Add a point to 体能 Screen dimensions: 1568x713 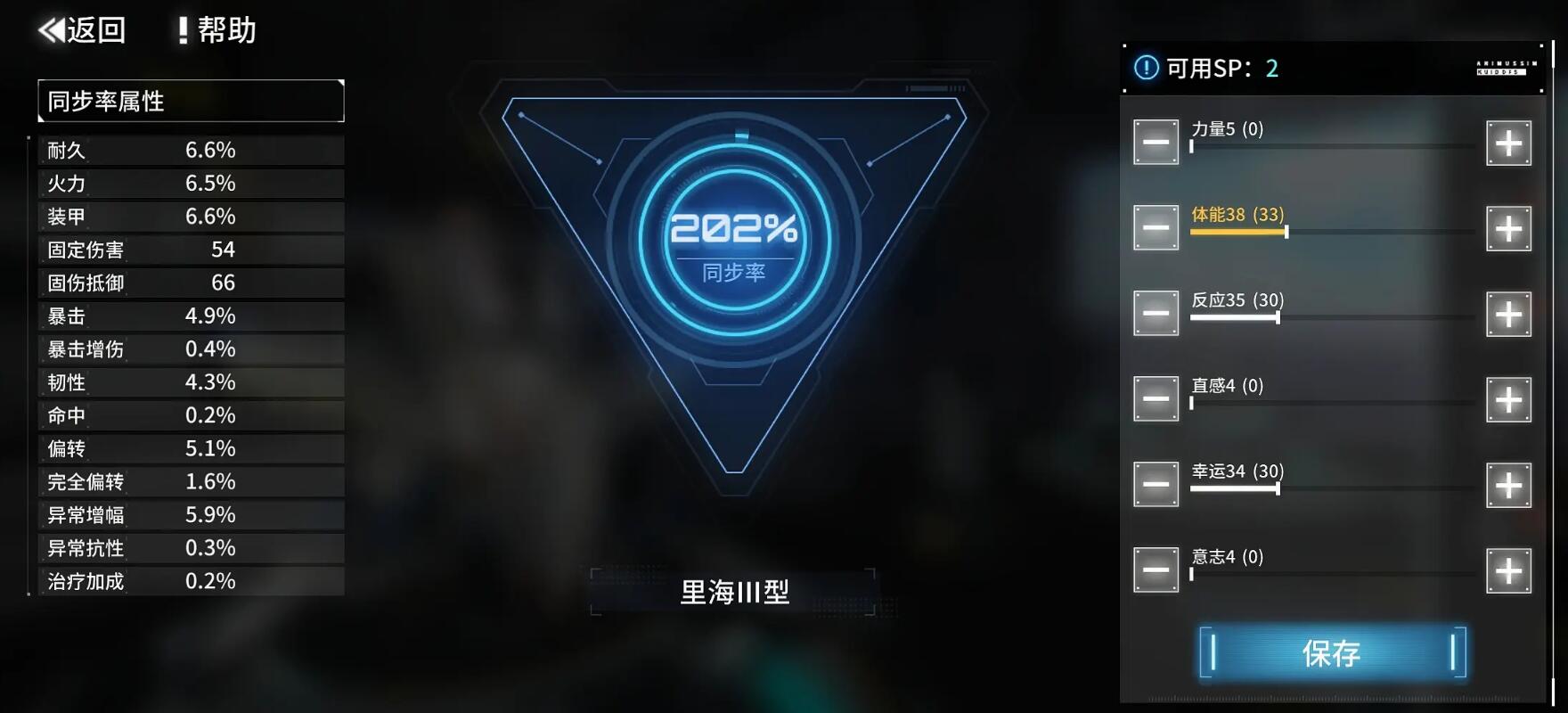(x=1508, y=229)
